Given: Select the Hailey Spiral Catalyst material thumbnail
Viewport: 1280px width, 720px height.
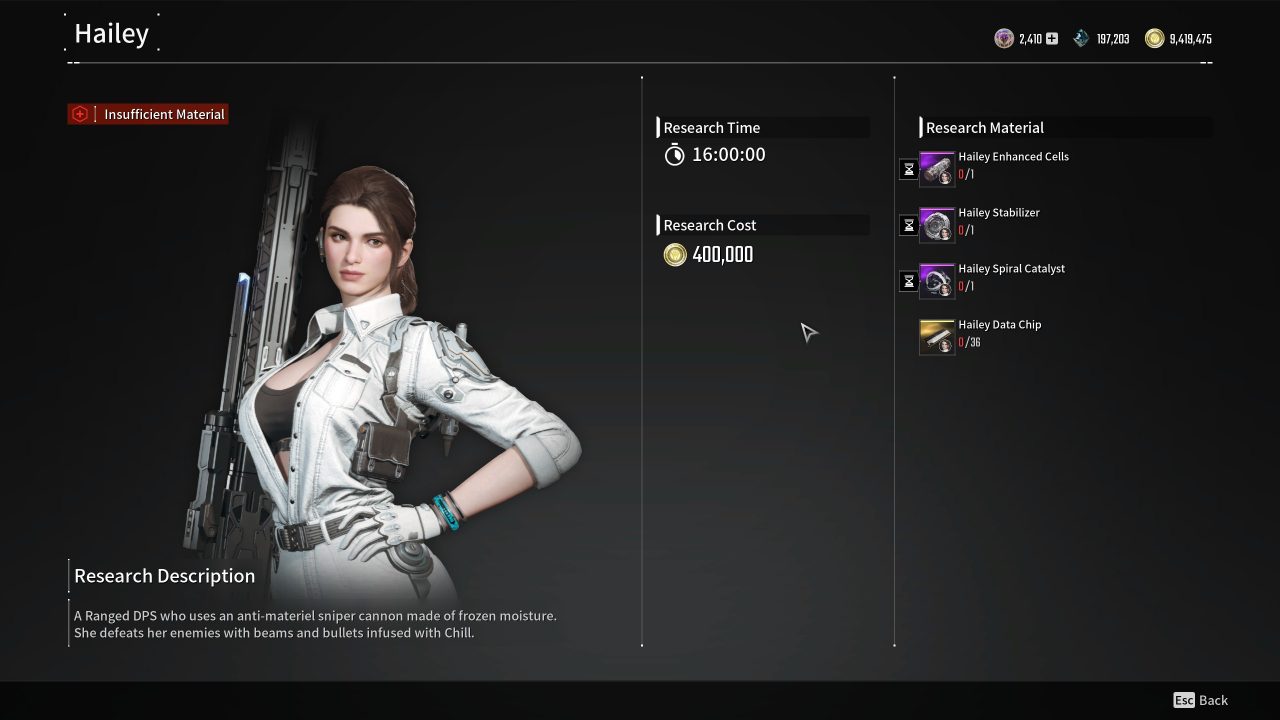Looking at the screenshot, I should [937, 281].
